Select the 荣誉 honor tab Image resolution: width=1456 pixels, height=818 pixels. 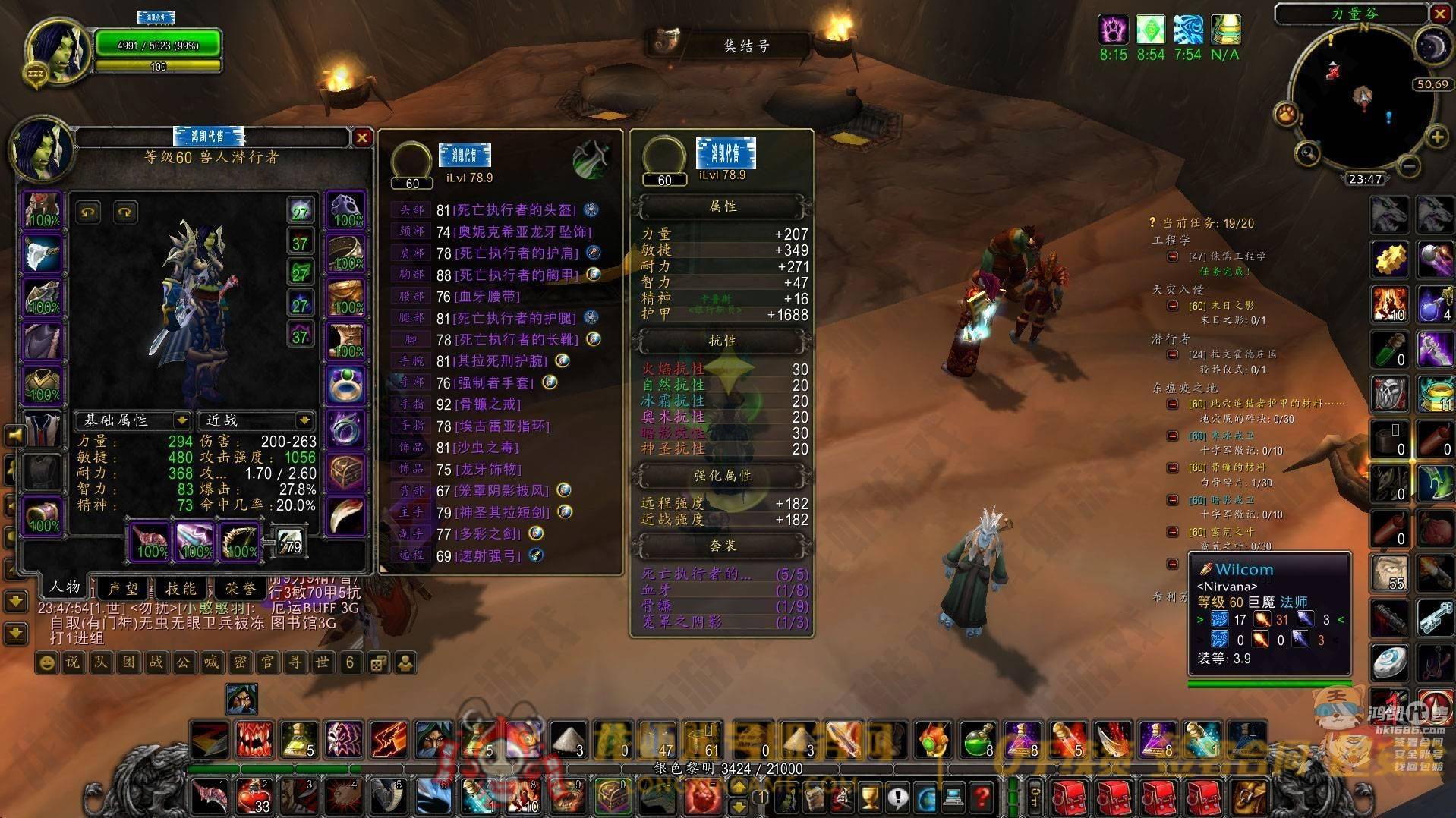[x=240, y=588]
